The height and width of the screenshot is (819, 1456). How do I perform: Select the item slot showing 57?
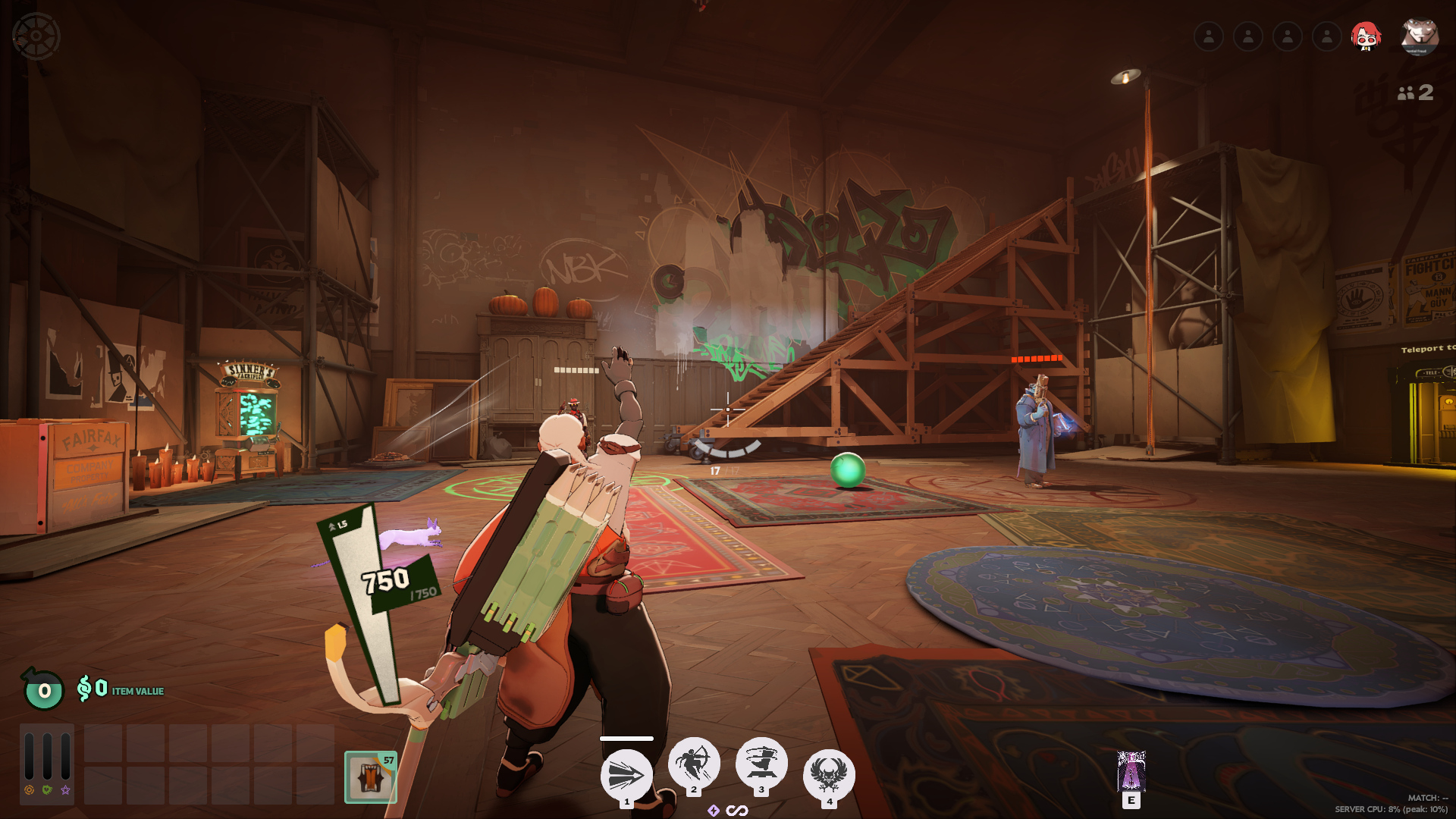pyautogui.click(x=371, y=777)
